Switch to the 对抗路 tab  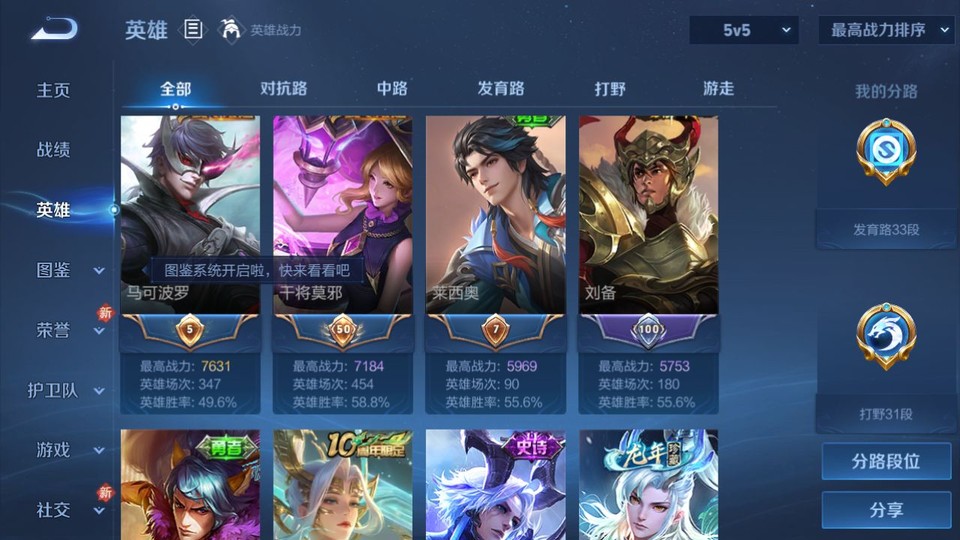[283, 89]
